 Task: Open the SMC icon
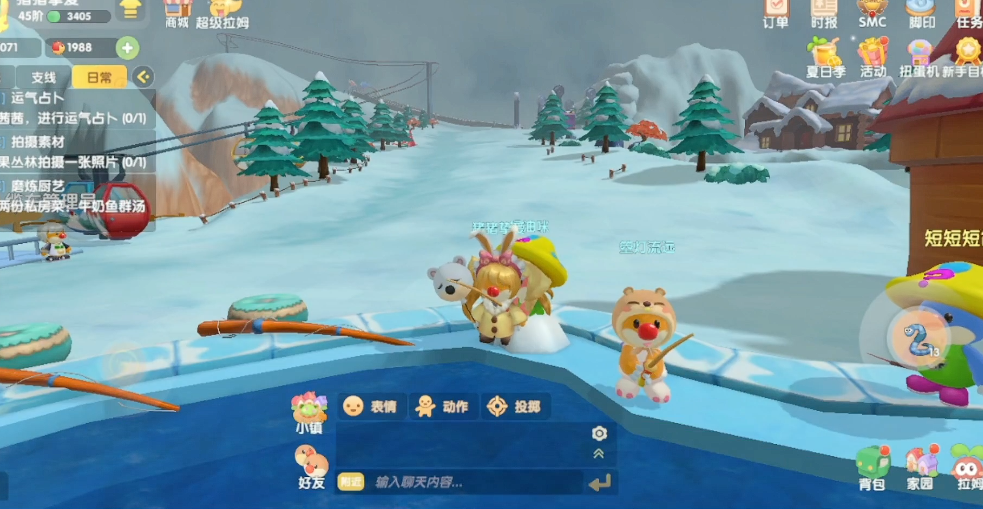click(872, 12)
